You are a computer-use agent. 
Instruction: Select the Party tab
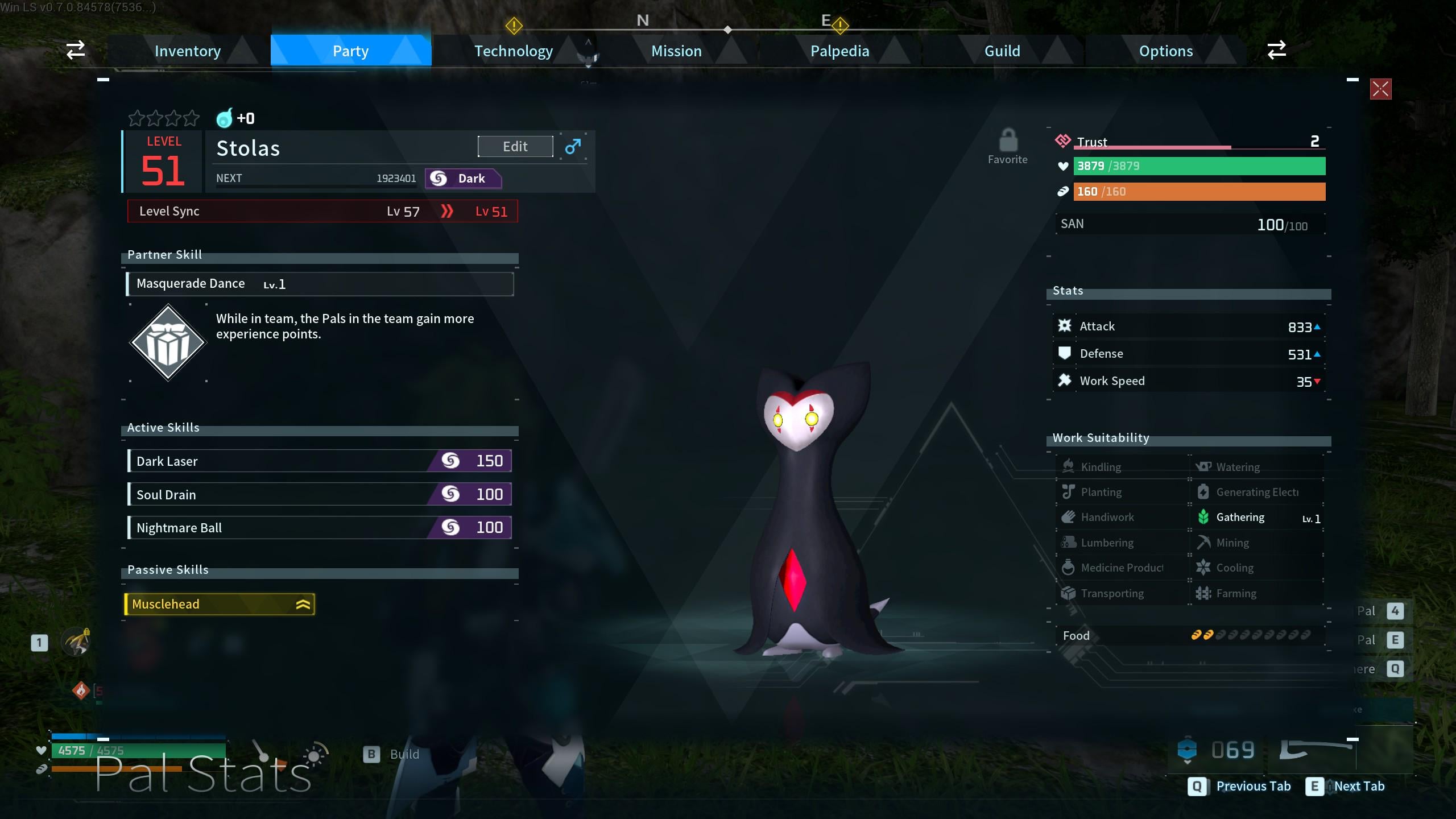click(350, 51)
